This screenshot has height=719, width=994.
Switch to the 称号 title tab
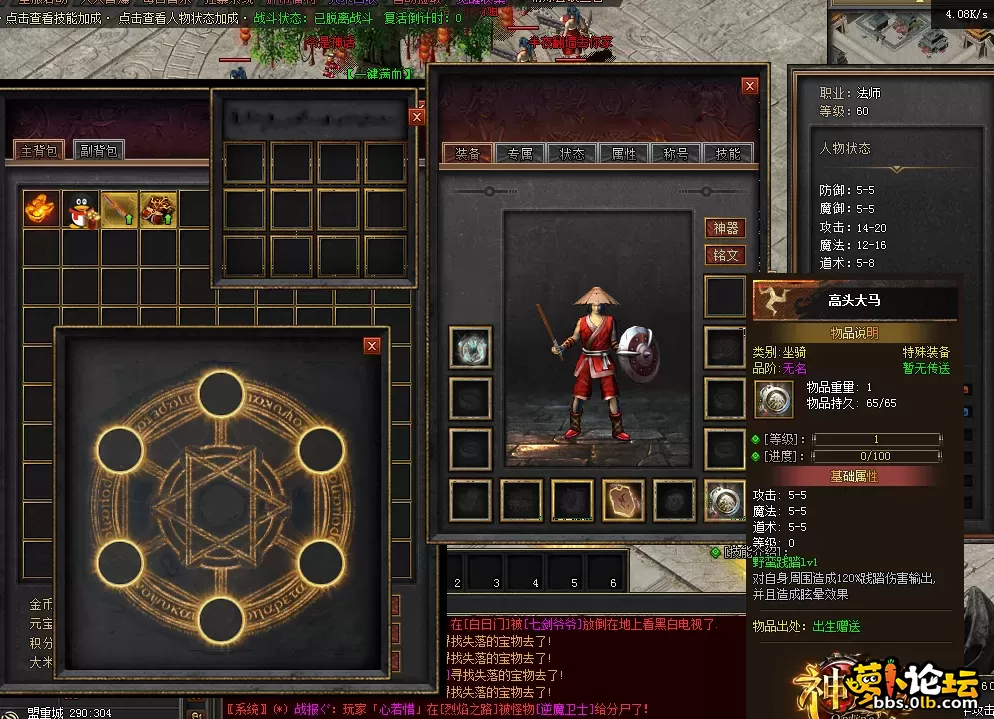676,154
